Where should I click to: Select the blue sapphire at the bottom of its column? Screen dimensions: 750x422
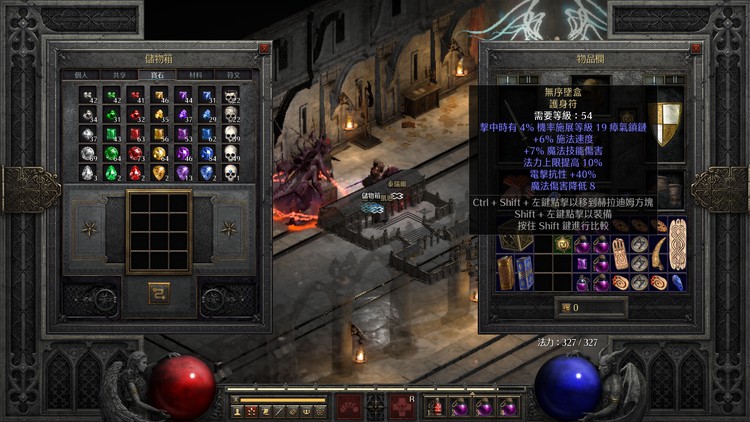click(x=206, y=173)
